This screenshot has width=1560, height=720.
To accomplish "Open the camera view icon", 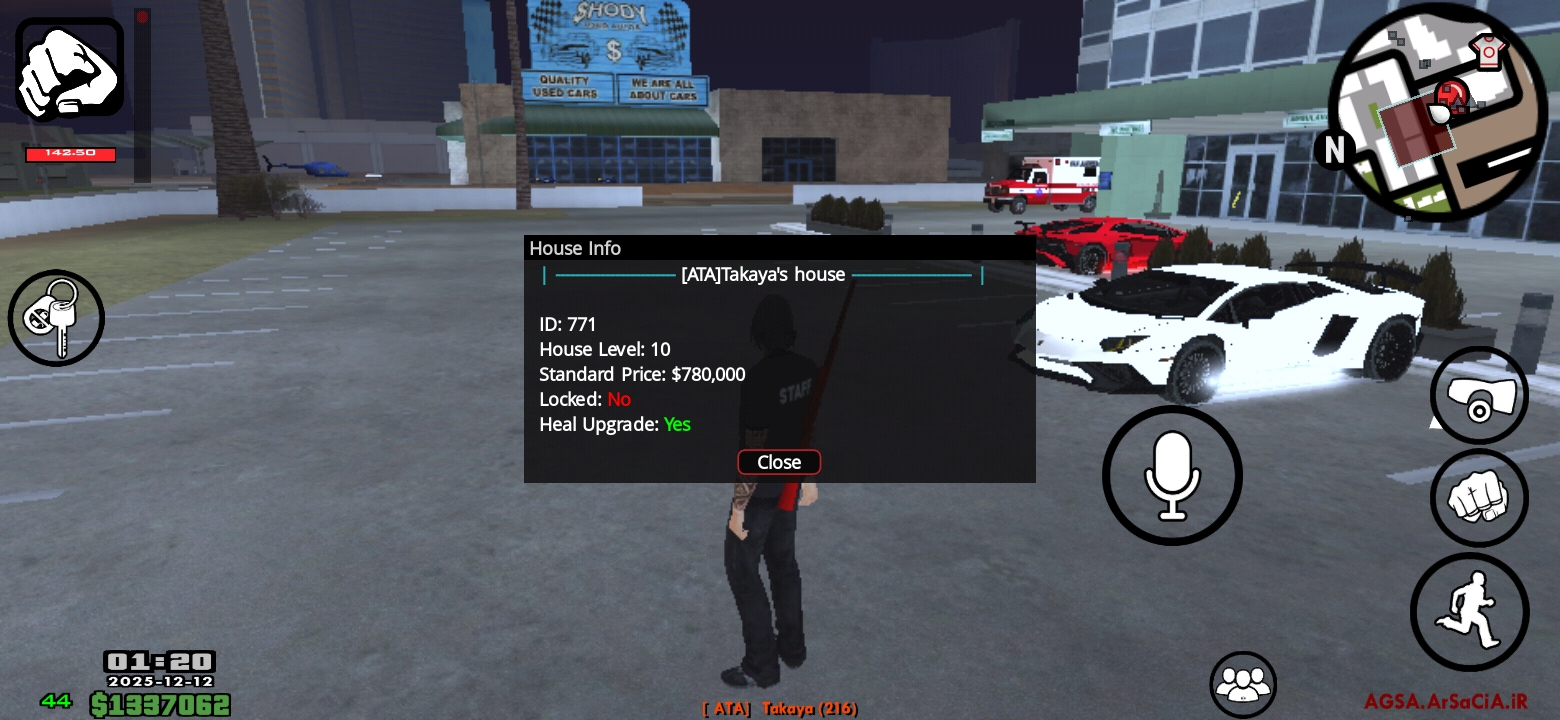I will pyautogui.click(x=1479, y=395).
